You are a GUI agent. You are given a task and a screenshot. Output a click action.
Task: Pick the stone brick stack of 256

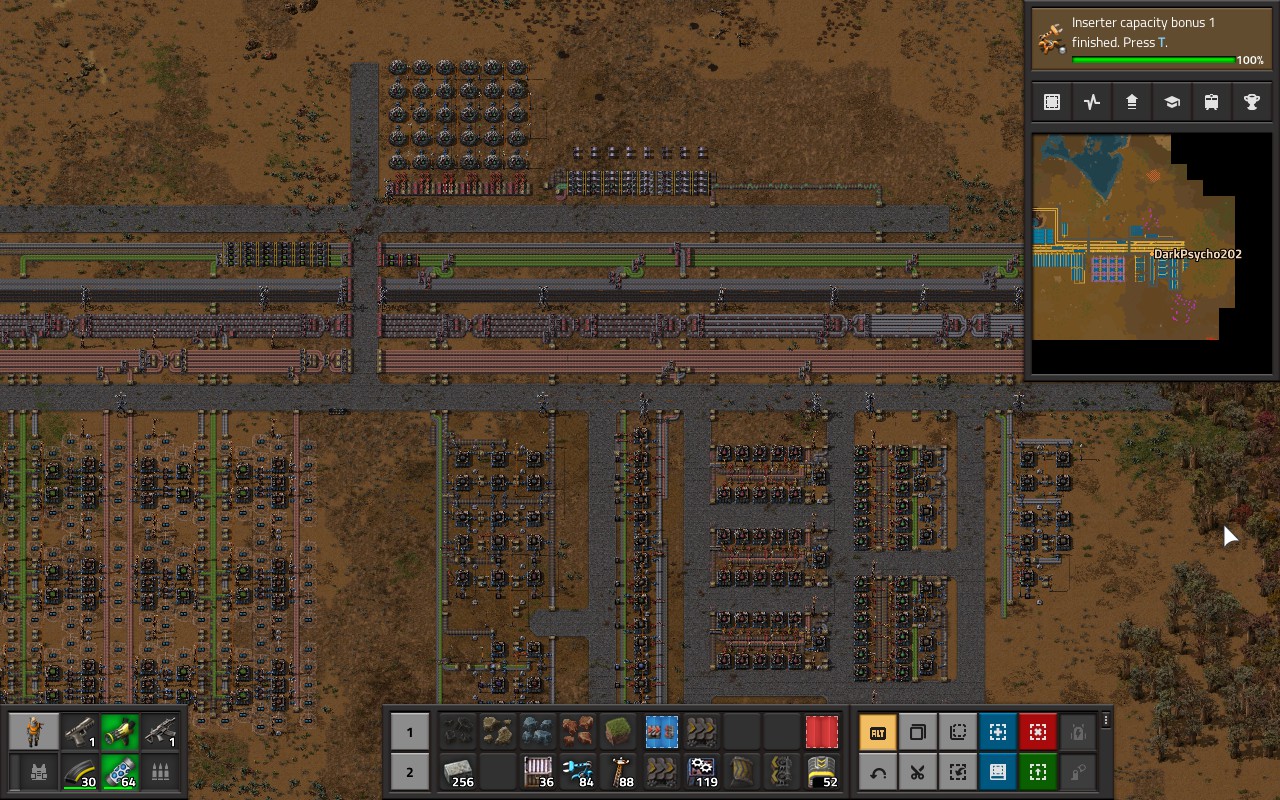tap(459, 772)
